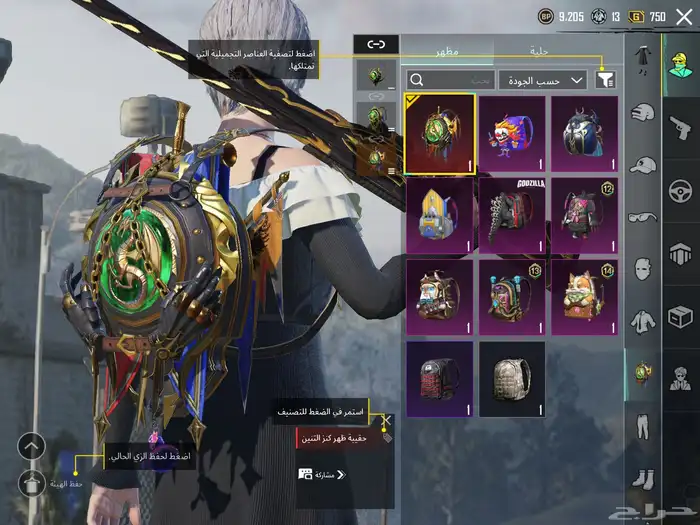Open the item filter options
The image size is (700, 525).
(606, 79)
